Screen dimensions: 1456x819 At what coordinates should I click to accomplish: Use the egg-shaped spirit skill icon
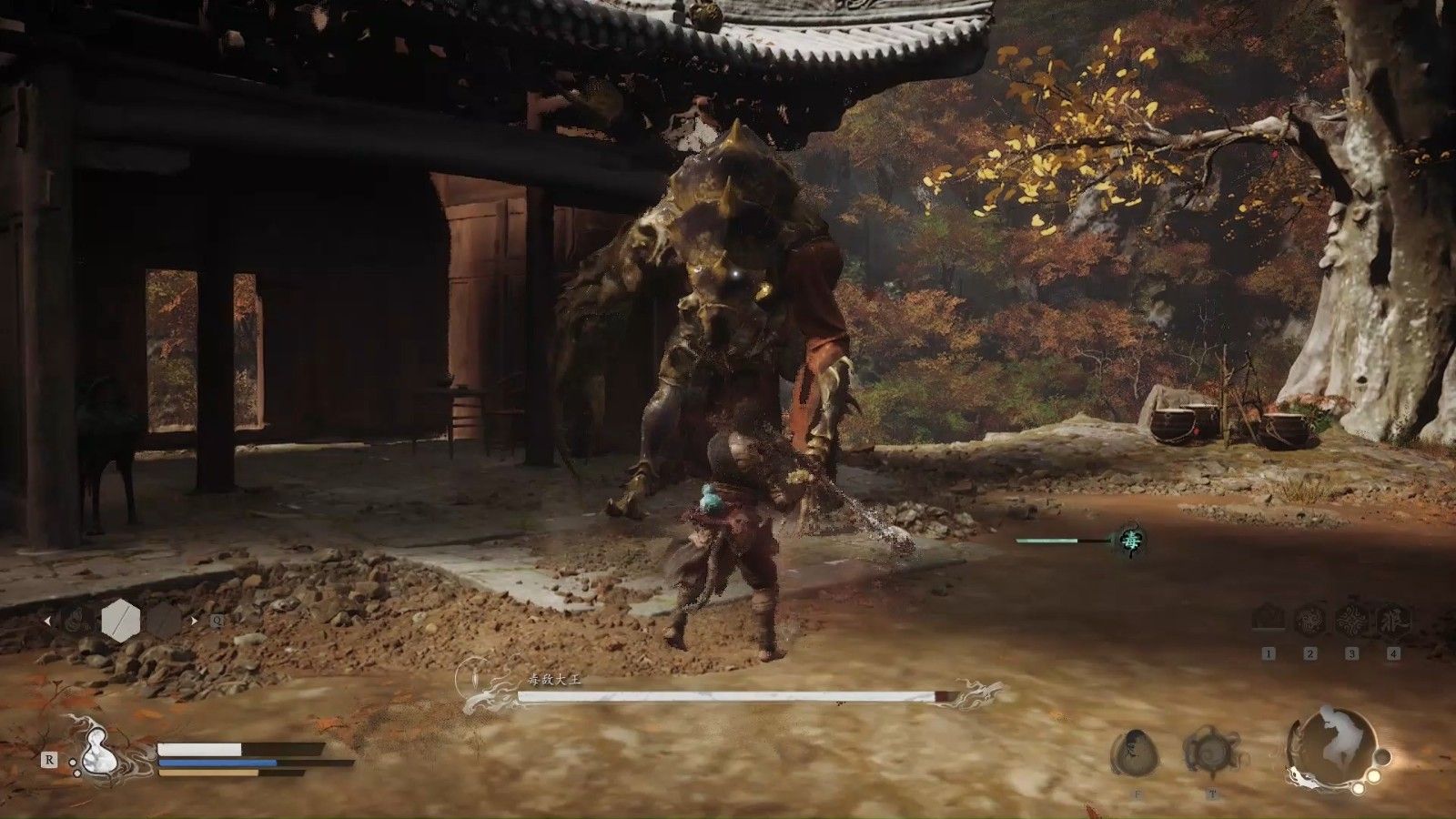(x=1133, y=752)
